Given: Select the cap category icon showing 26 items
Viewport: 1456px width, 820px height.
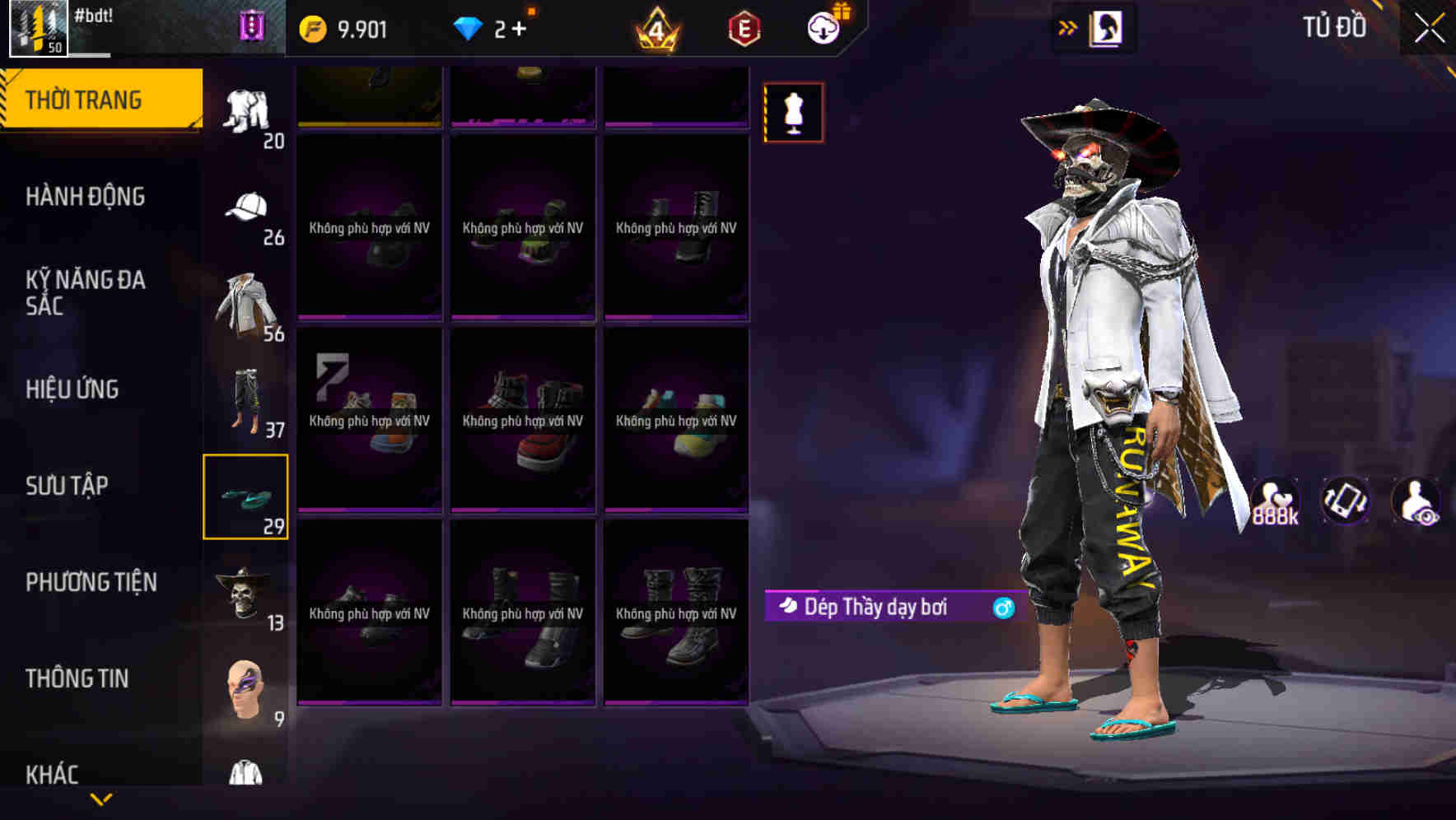Looking at the screenshot, I should pyautogui.click(x=245, y=208).
